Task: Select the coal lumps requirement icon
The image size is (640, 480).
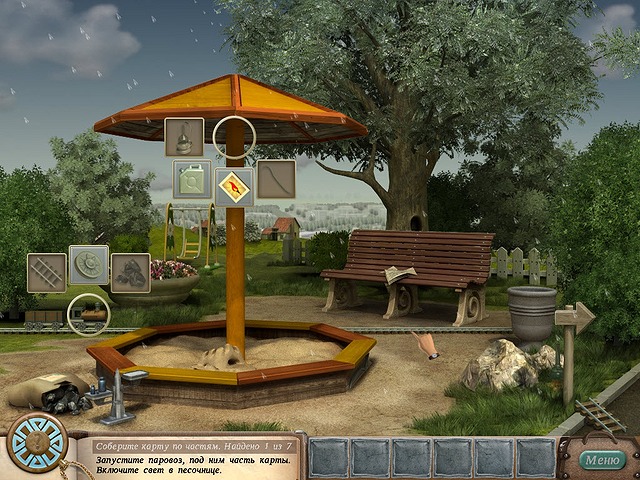Action: pyautogui.click(x=130, y=273)
